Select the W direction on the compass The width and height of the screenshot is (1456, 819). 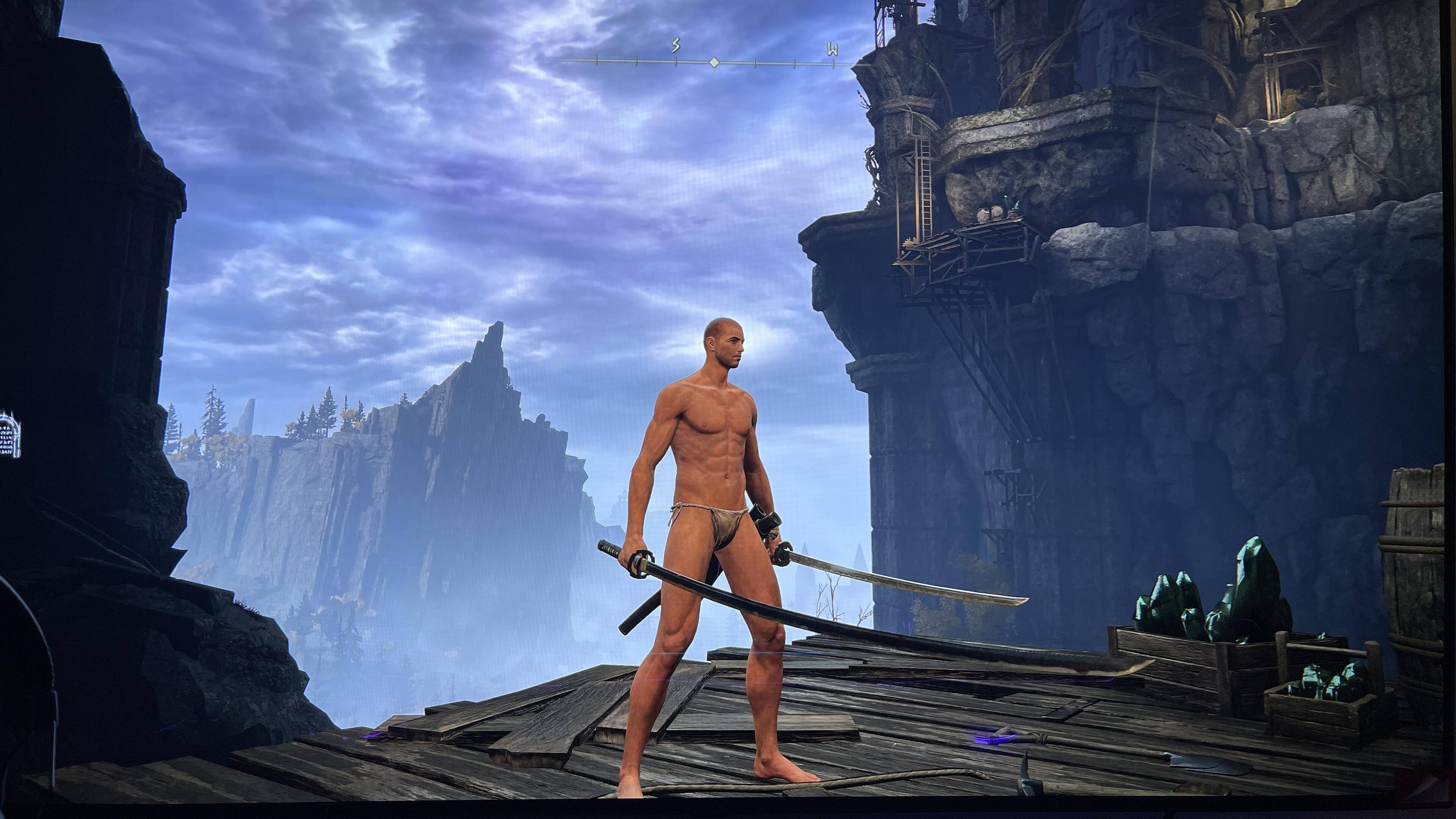(832, 50)
